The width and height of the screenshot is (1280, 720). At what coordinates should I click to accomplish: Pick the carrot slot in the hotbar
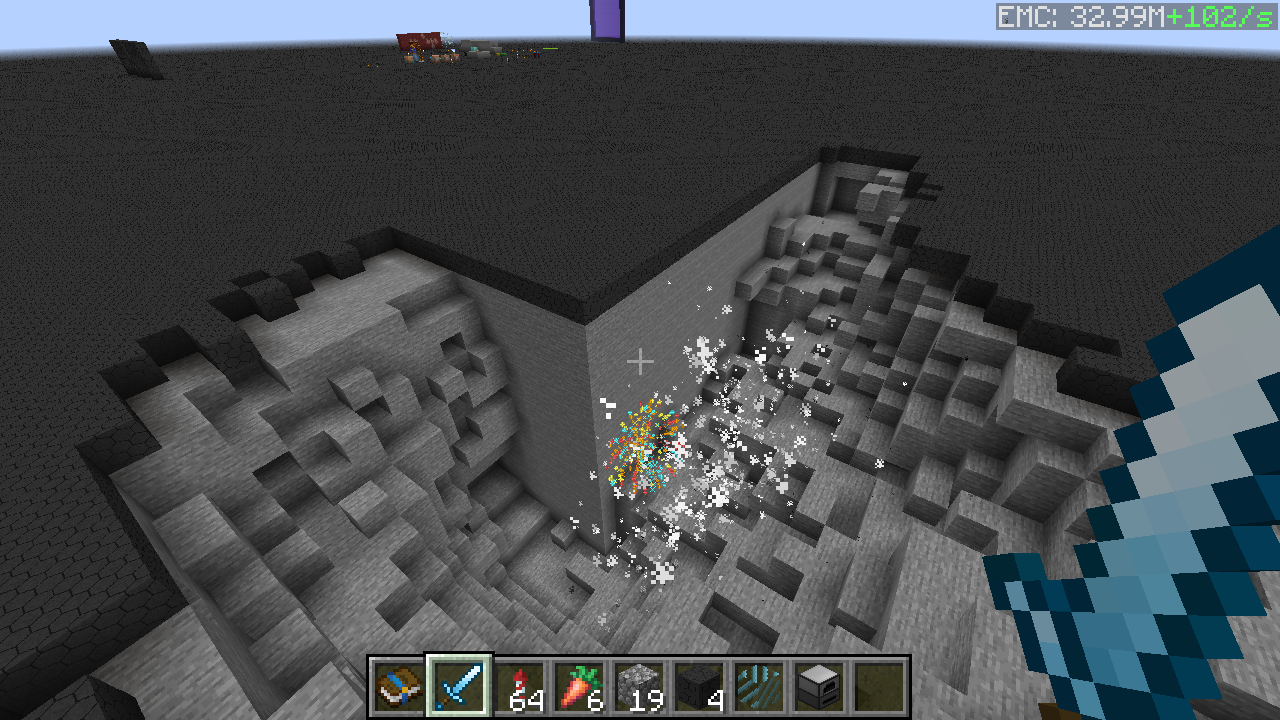[579, 686]
